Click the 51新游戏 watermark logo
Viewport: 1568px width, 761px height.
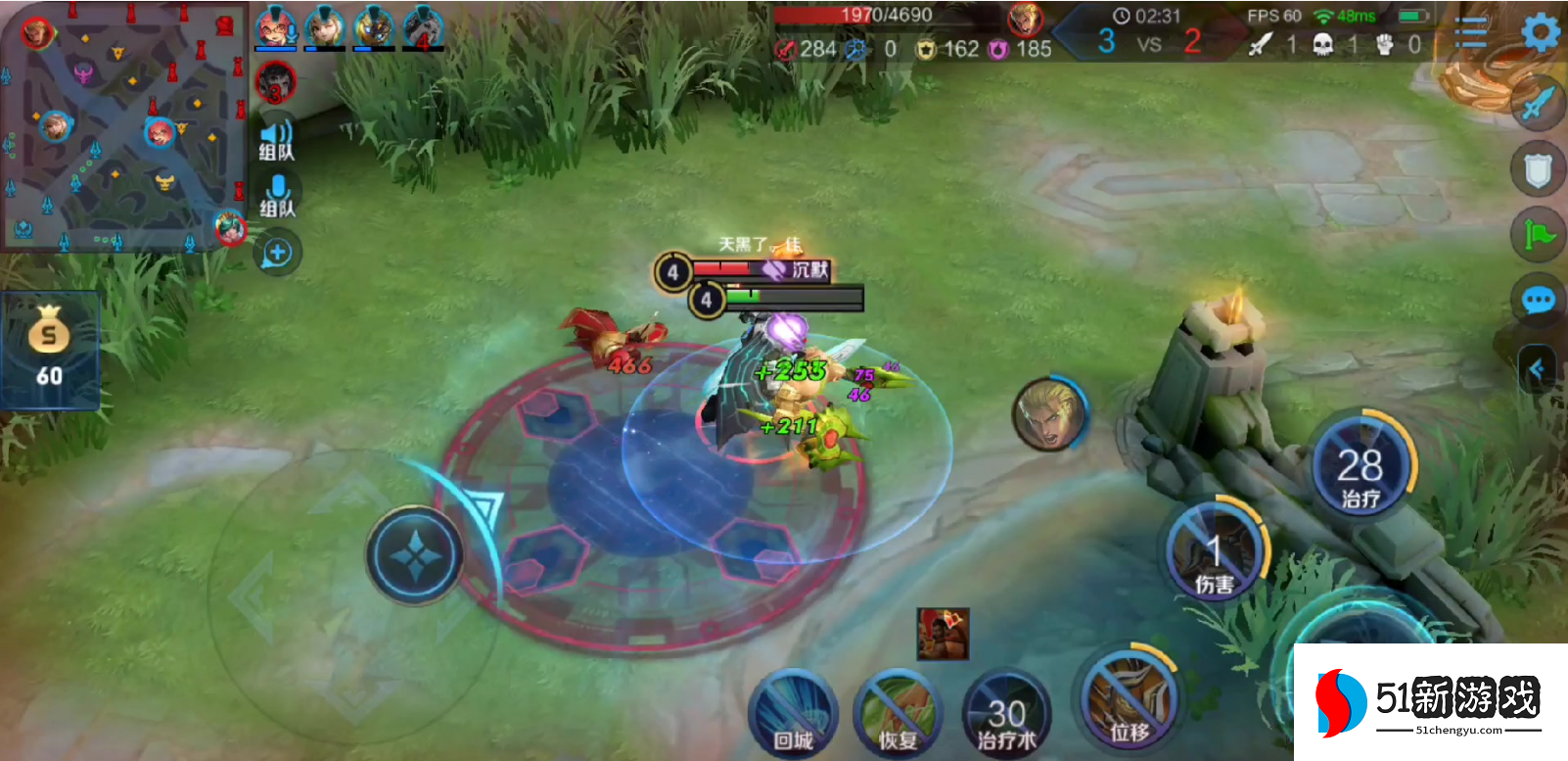[x=1431, y=701]
